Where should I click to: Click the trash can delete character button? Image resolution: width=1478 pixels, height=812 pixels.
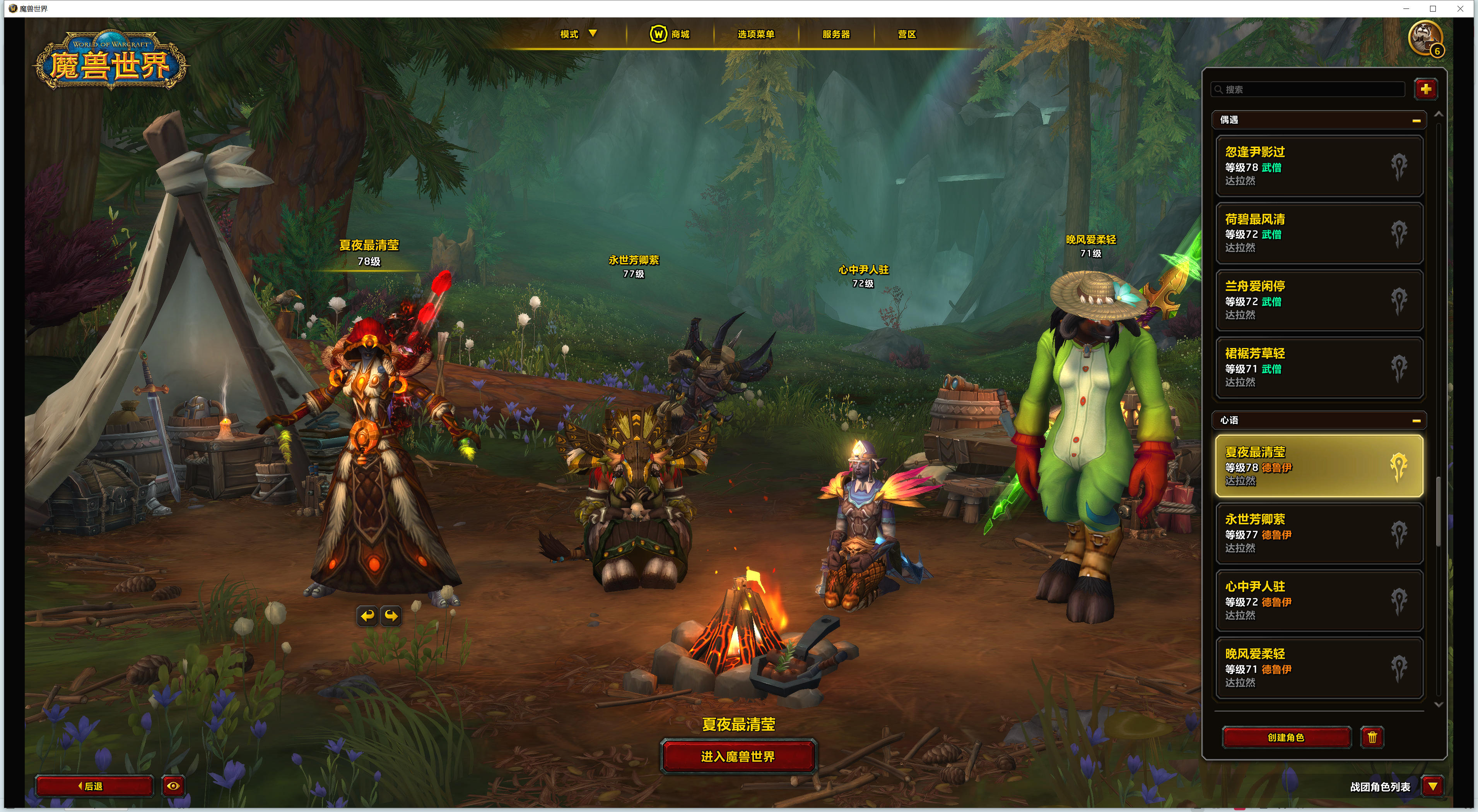(1372, 737)
